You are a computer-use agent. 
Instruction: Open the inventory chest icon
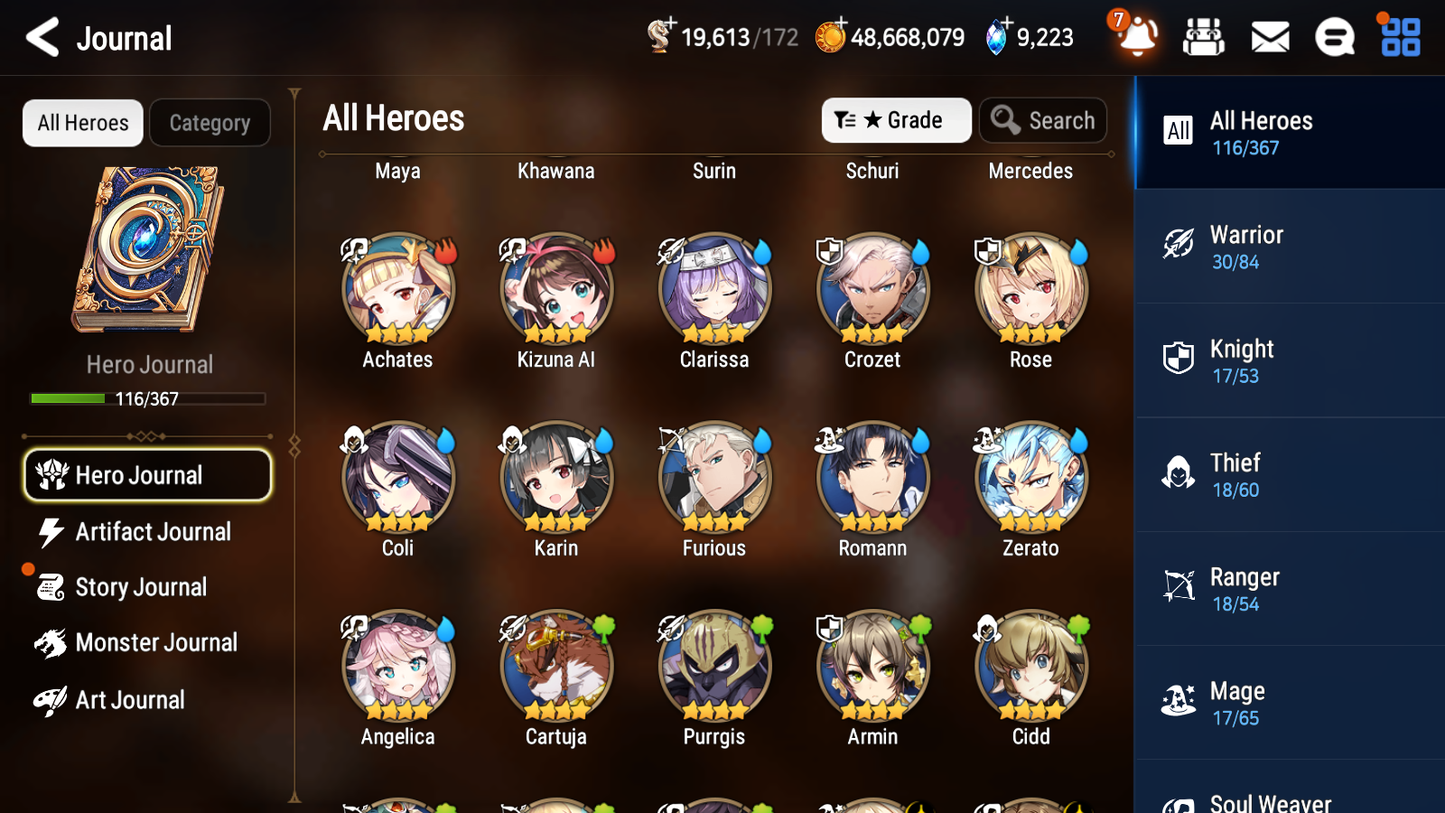pos(1204,36)
